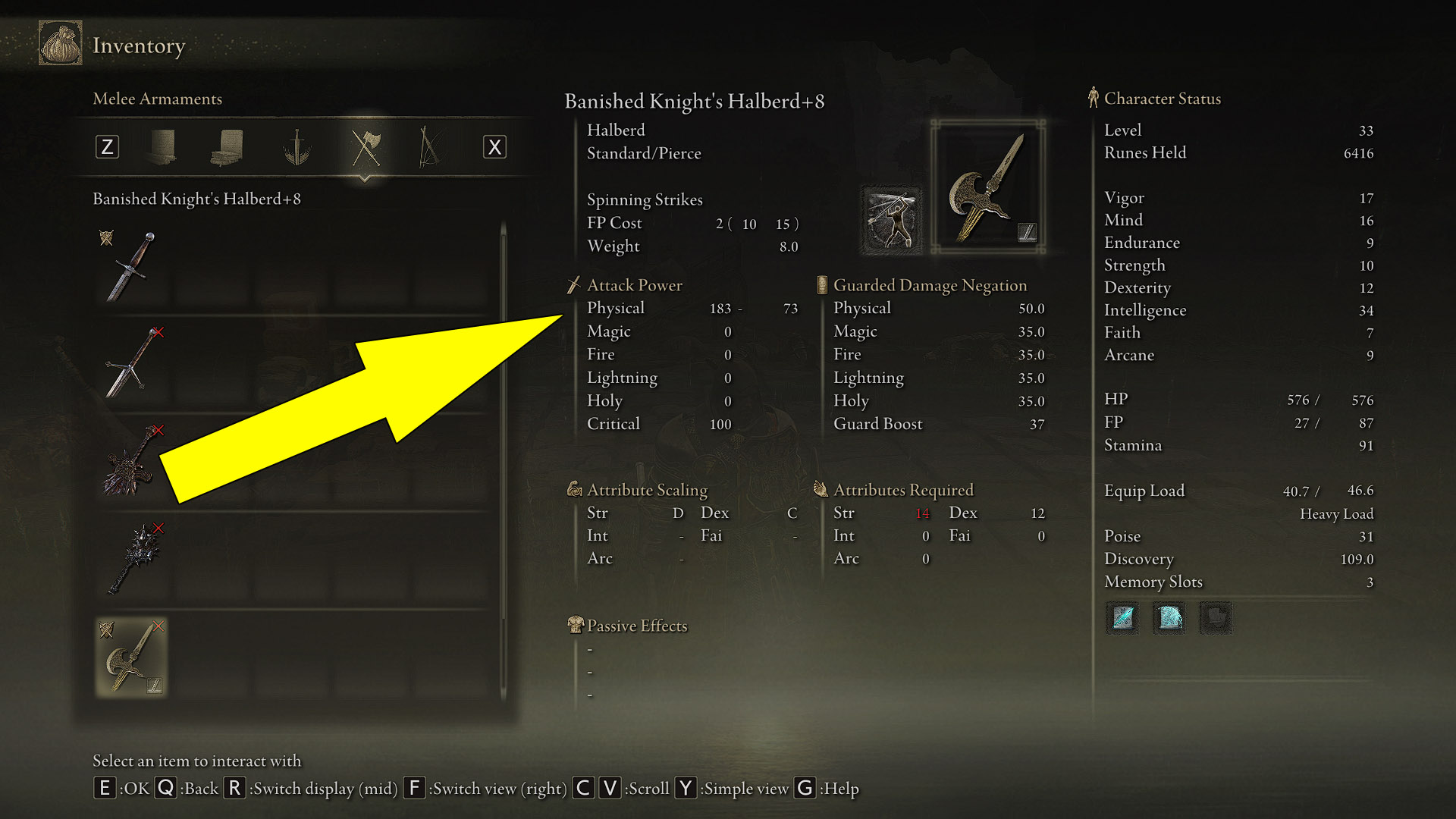This screenshot has width=1456, height=819.
Task: Pick the jagged feathered greataxe slot
Action: pyautogui.click(x=132, y=462)
